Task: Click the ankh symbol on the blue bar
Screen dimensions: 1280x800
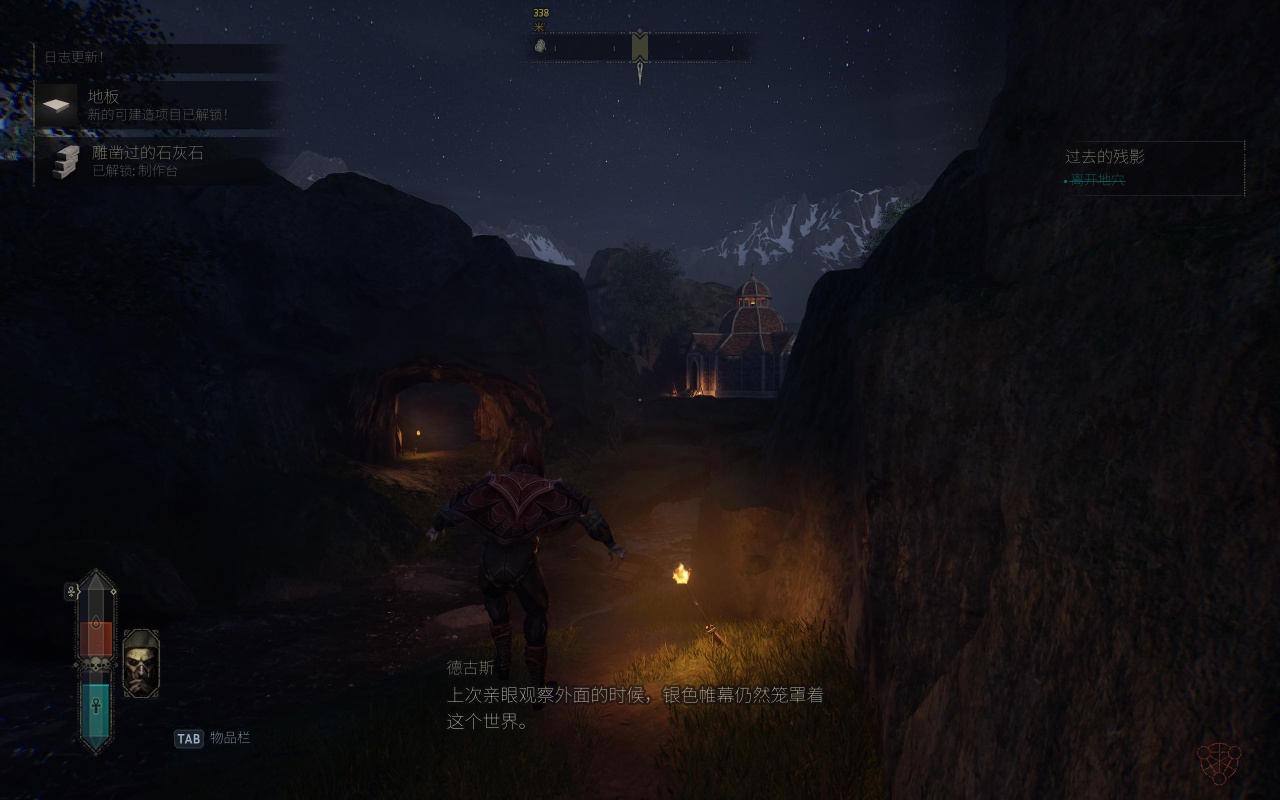Action: point(94,706)
